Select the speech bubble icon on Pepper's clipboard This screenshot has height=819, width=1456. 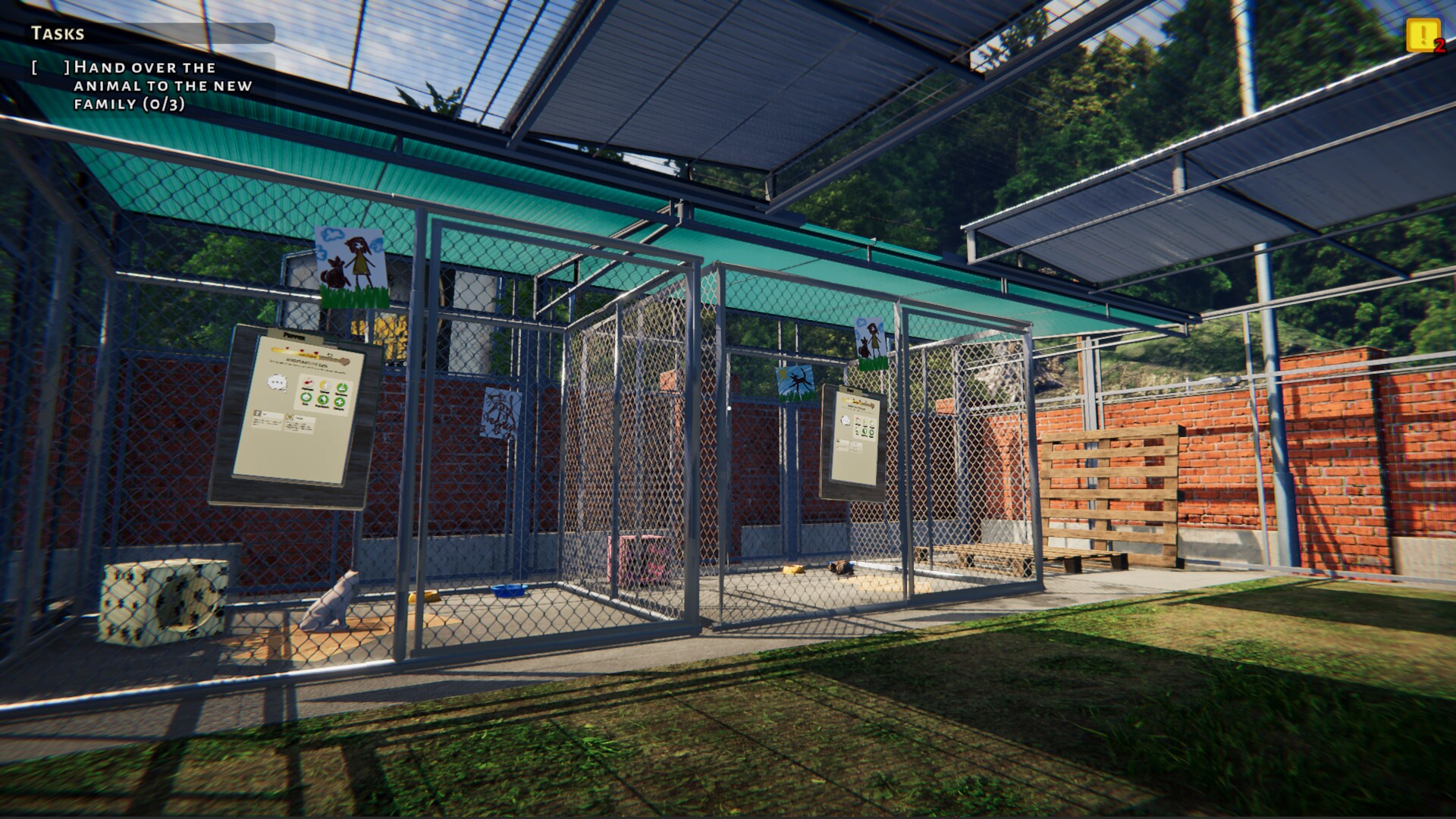277,383
